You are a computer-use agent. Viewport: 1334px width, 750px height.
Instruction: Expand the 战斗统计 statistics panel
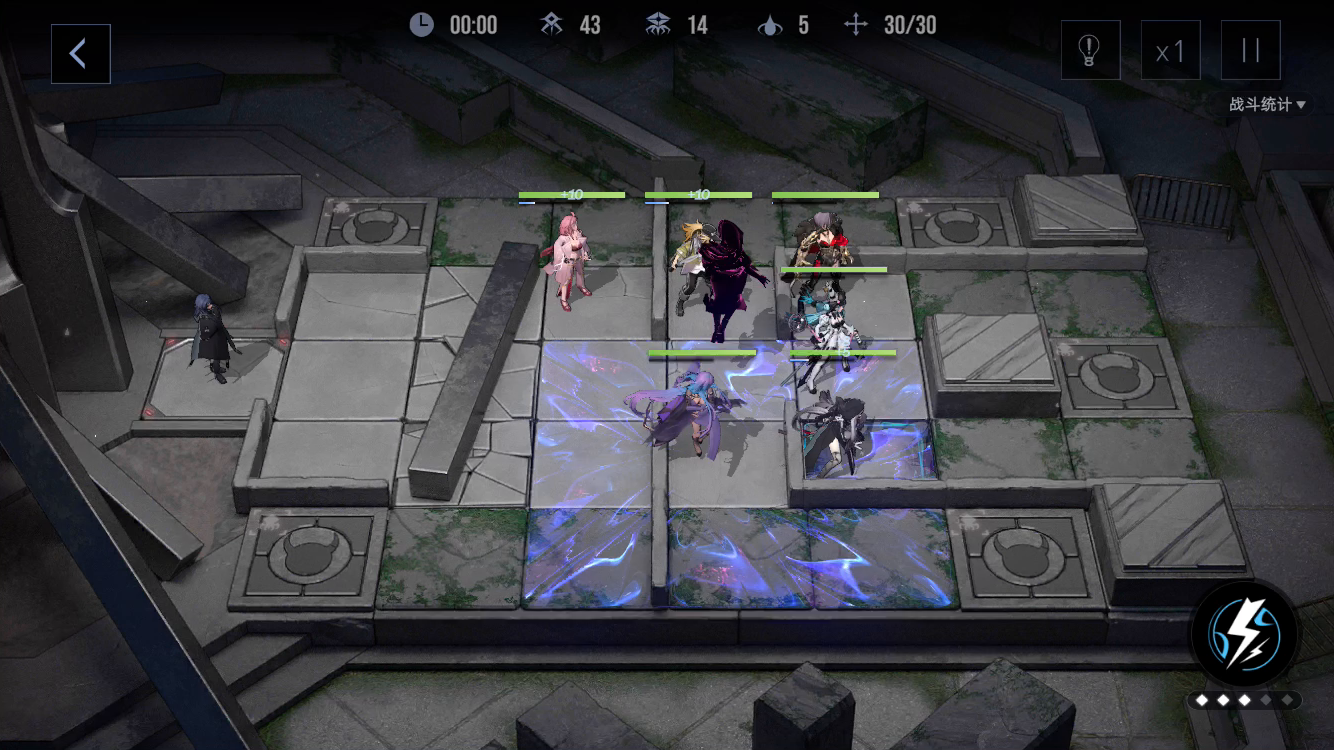tap(1265, 103)
